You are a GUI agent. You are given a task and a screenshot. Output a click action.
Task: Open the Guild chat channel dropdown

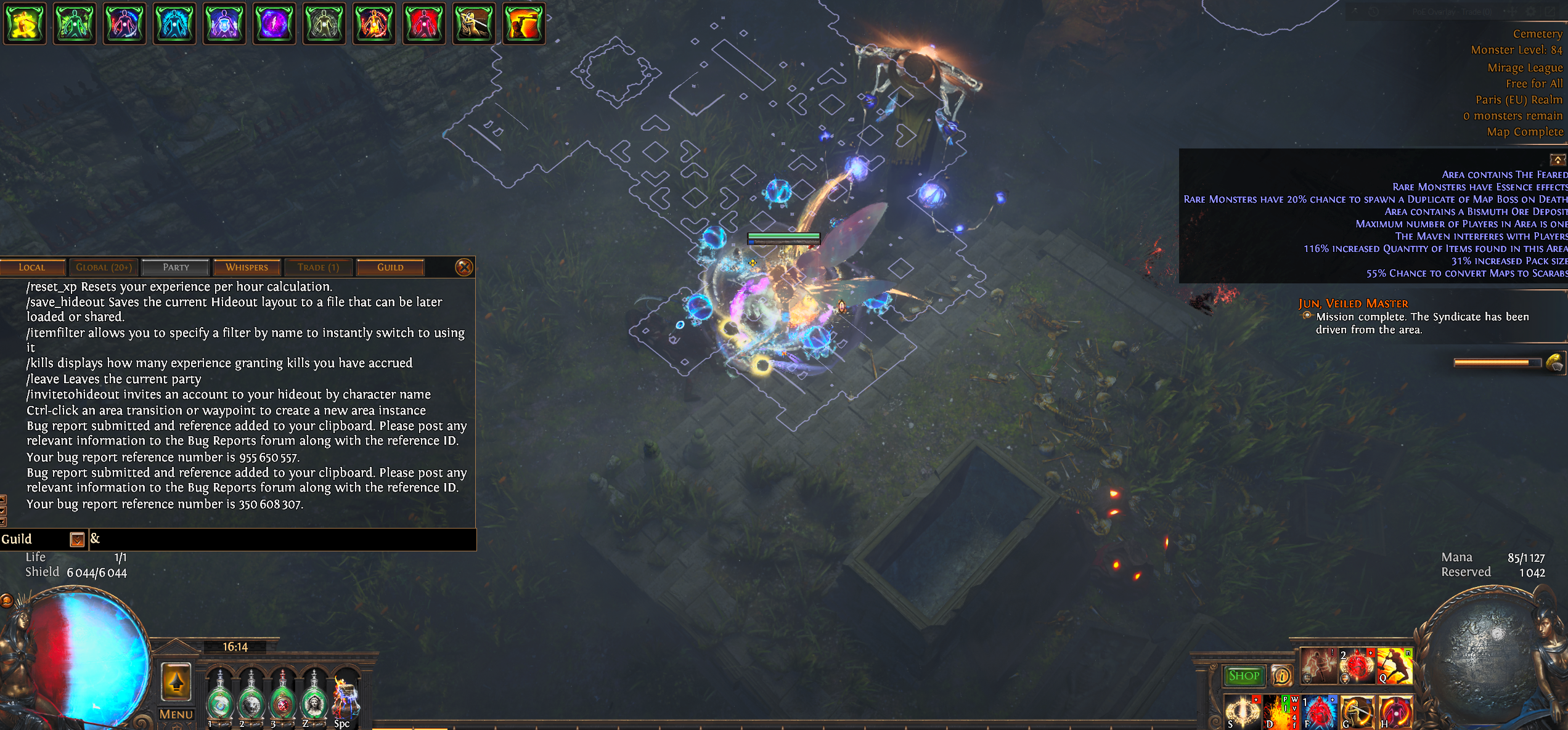(77, 540)
